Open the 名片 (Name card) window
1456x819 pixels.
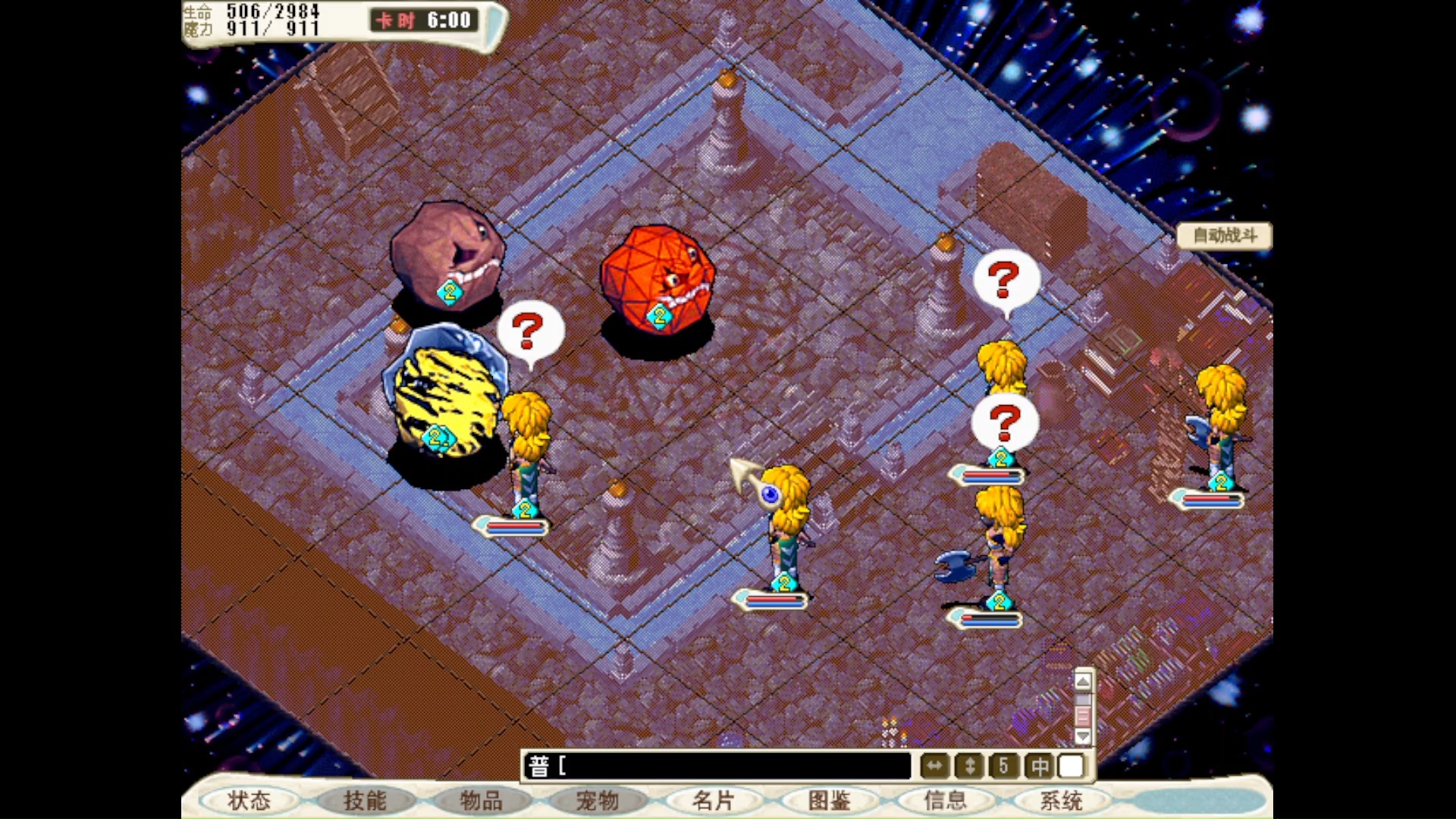(714, 801)
